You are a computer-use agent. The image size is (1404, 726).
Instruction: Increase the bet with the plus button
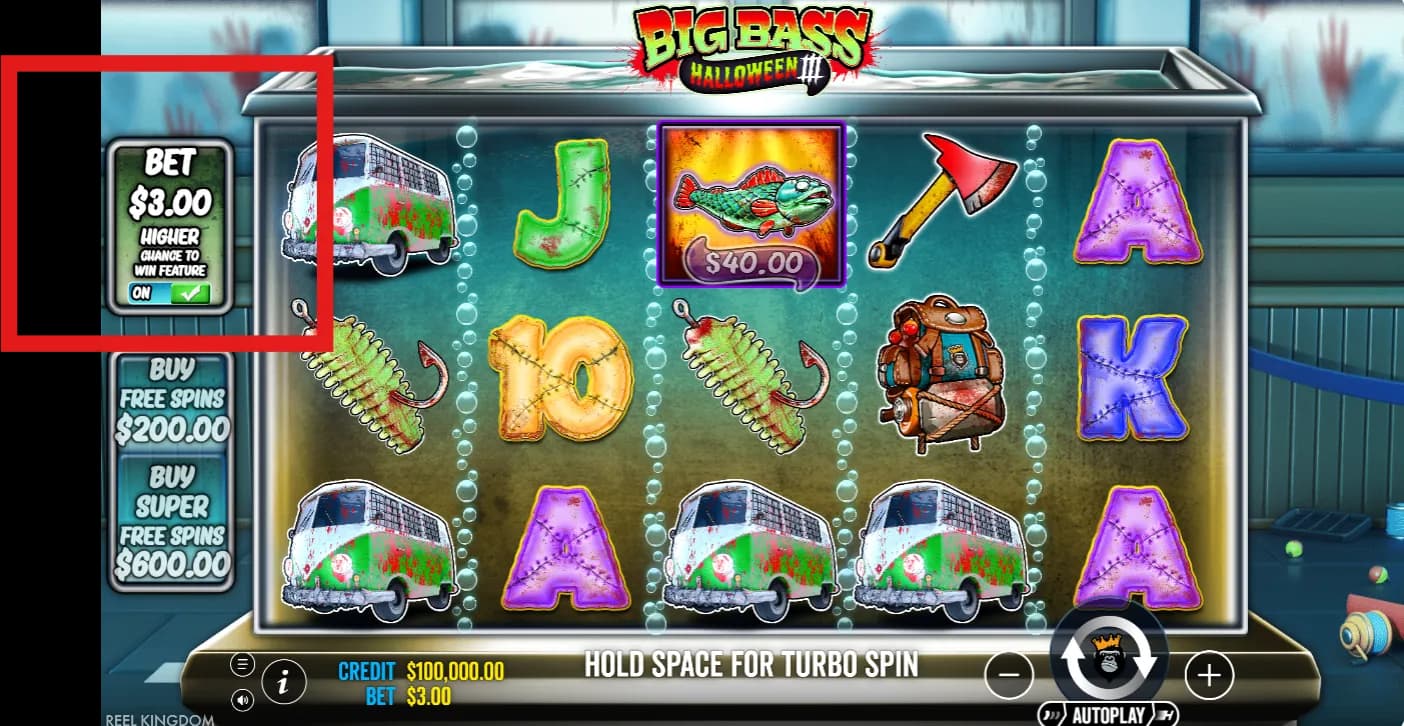(x=1209, y=676)
